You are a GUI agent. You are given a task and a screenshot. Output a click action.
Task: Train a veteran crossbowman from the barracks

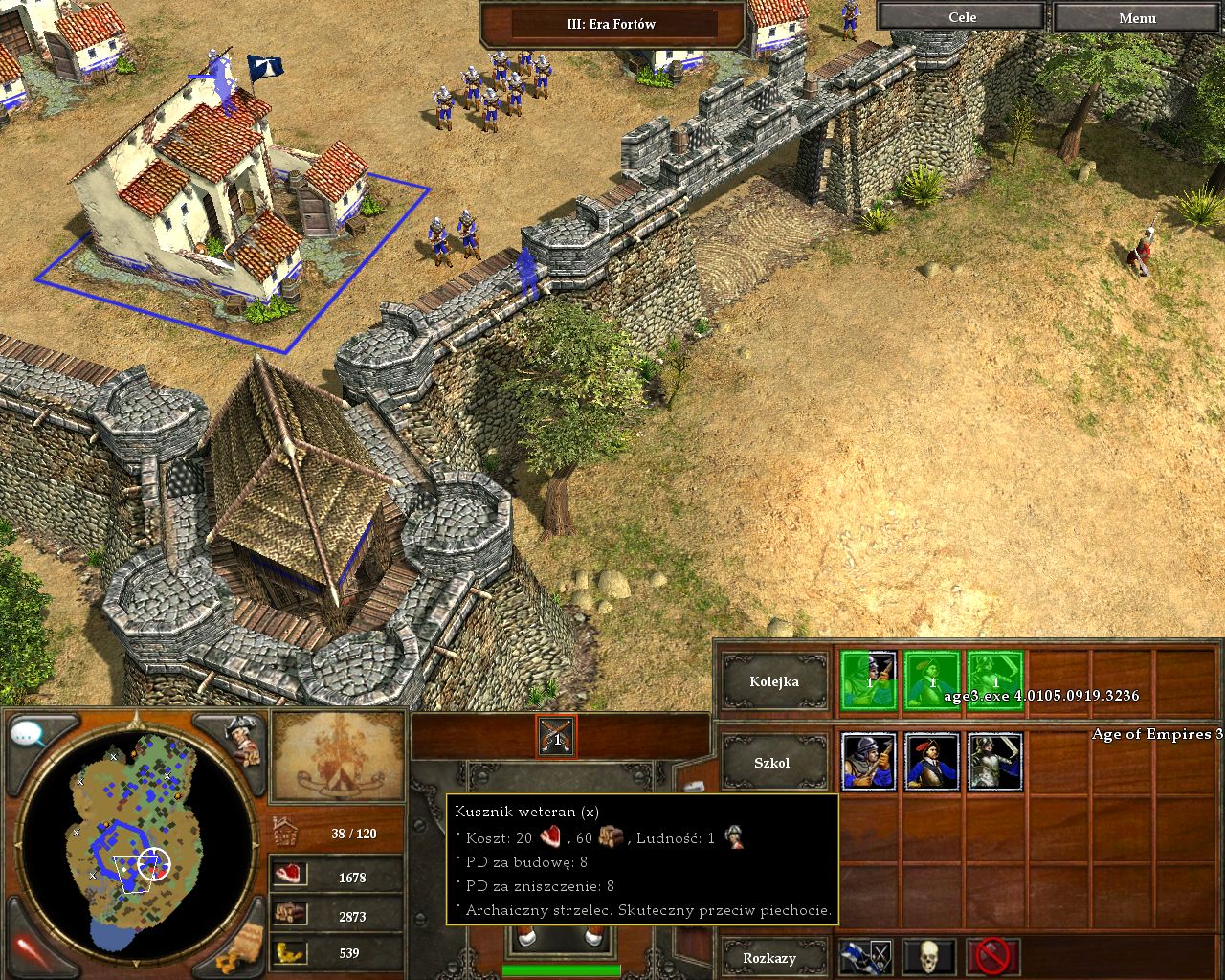coord(869,762)
